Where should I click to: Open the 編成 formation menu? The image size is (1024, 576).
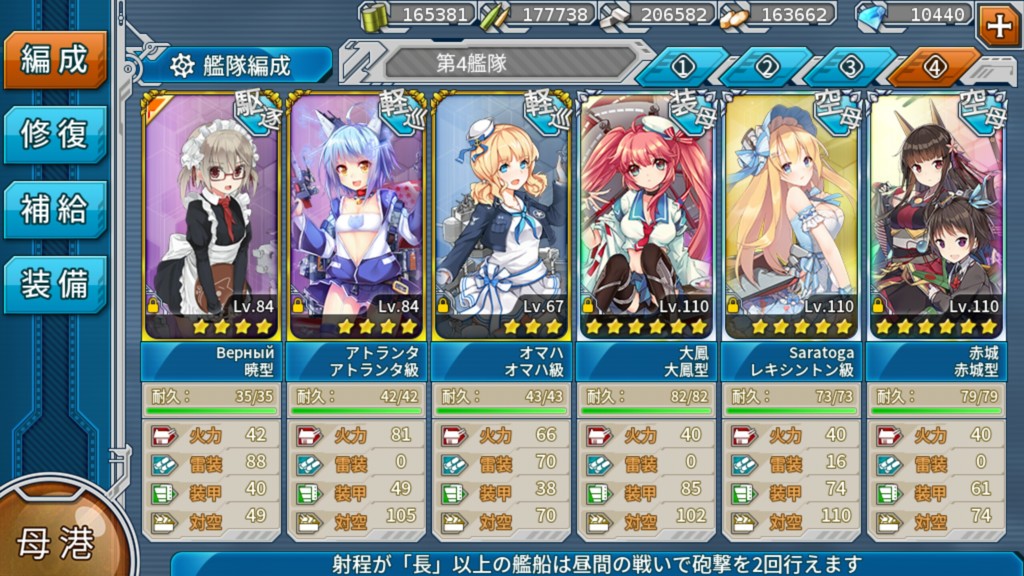[54, 59]
